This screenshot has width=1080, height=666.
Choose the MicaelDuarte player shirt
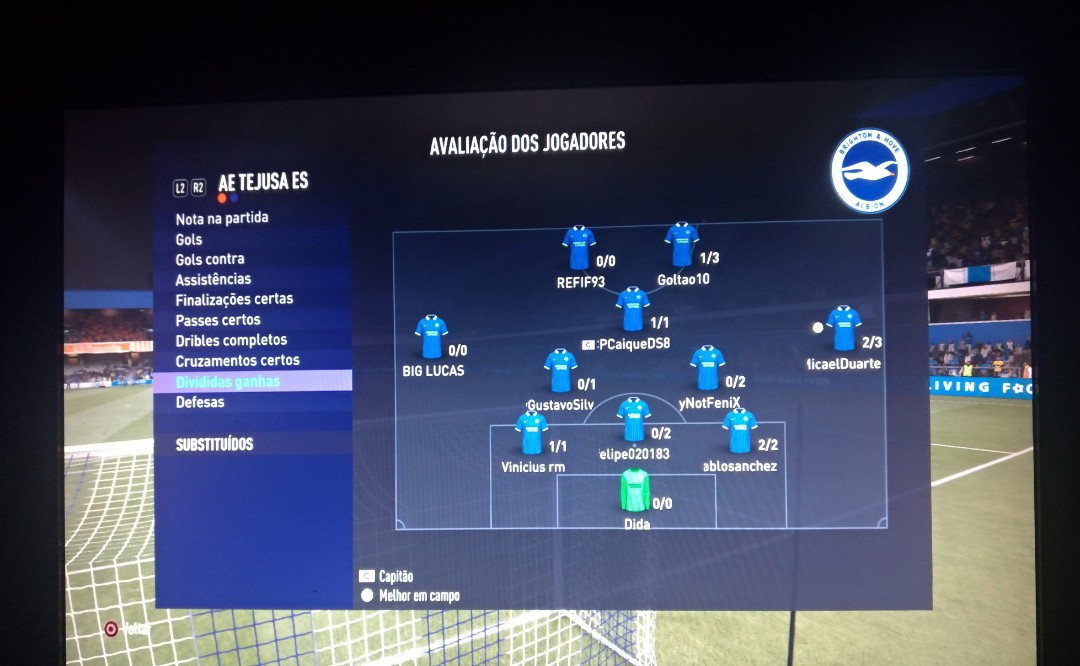click(844, 328)
